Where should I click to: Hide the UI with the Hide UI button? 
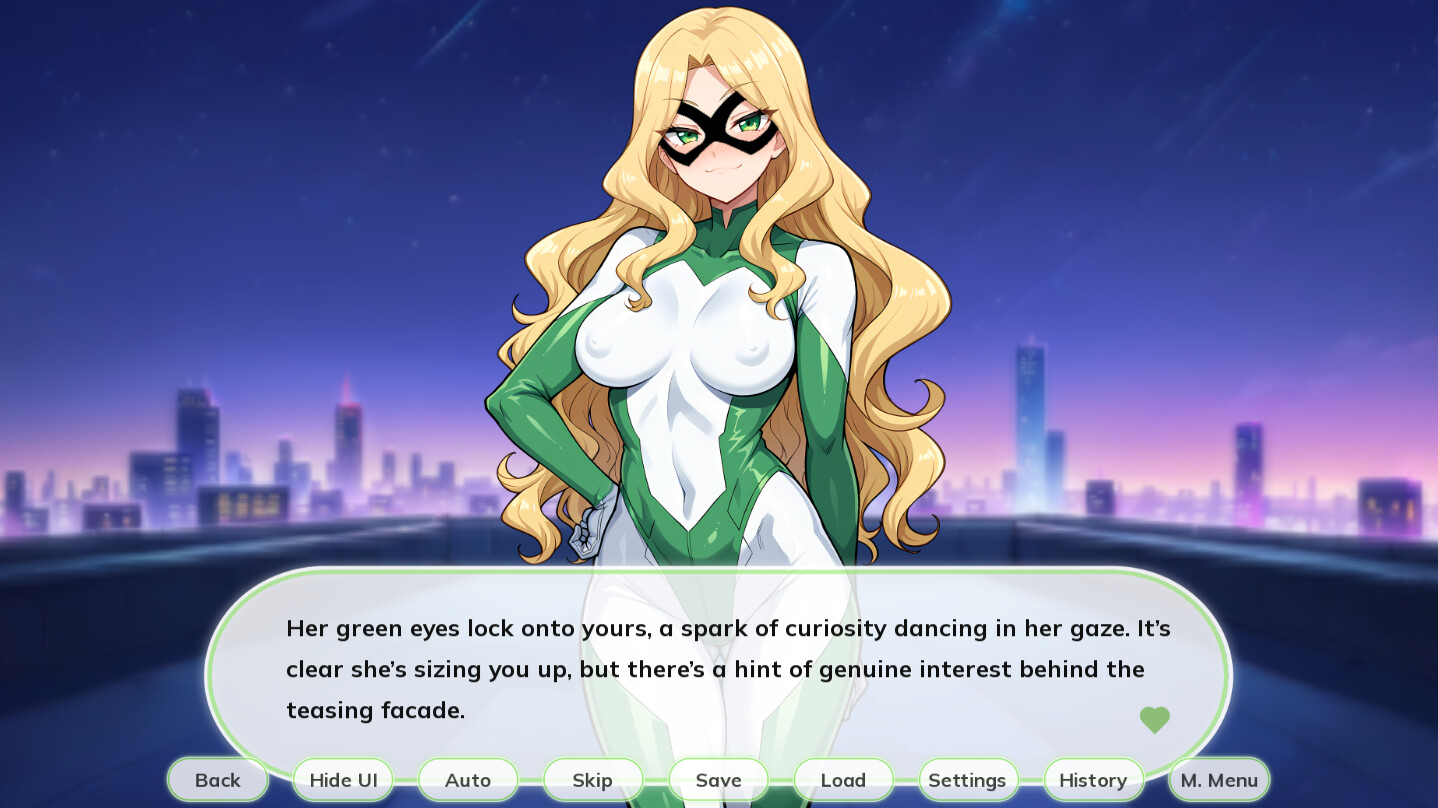point(343,780)
